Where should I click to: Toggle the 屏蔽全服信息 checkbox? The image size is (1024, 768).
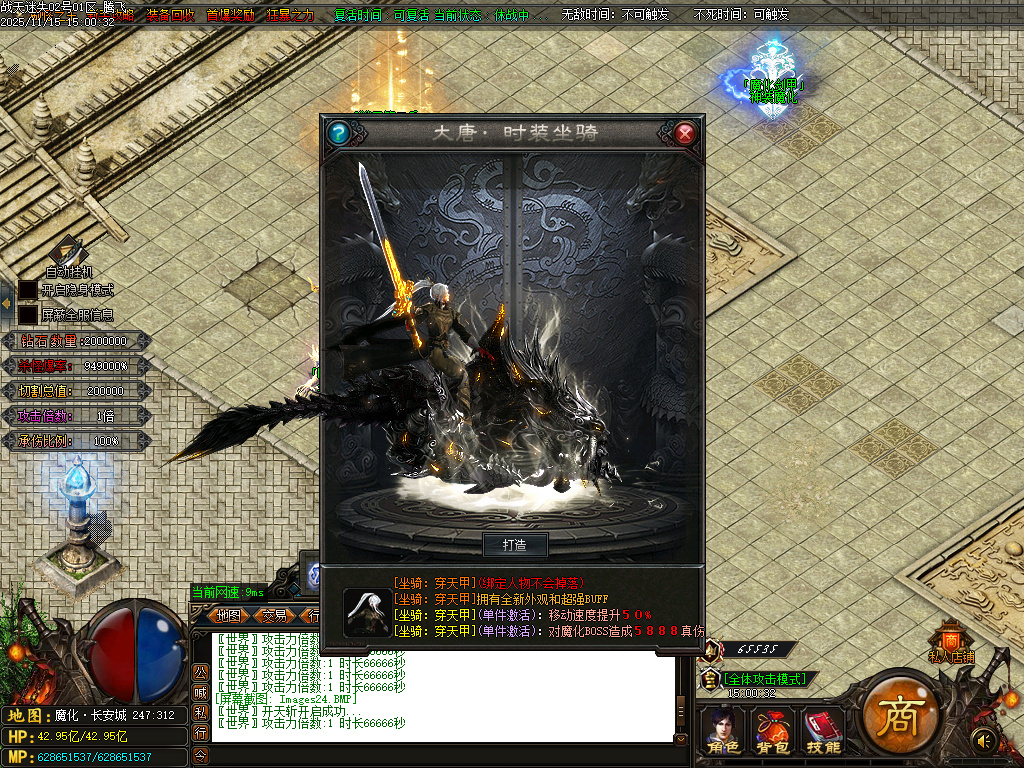pyautogui.click(x=28, y=314)
